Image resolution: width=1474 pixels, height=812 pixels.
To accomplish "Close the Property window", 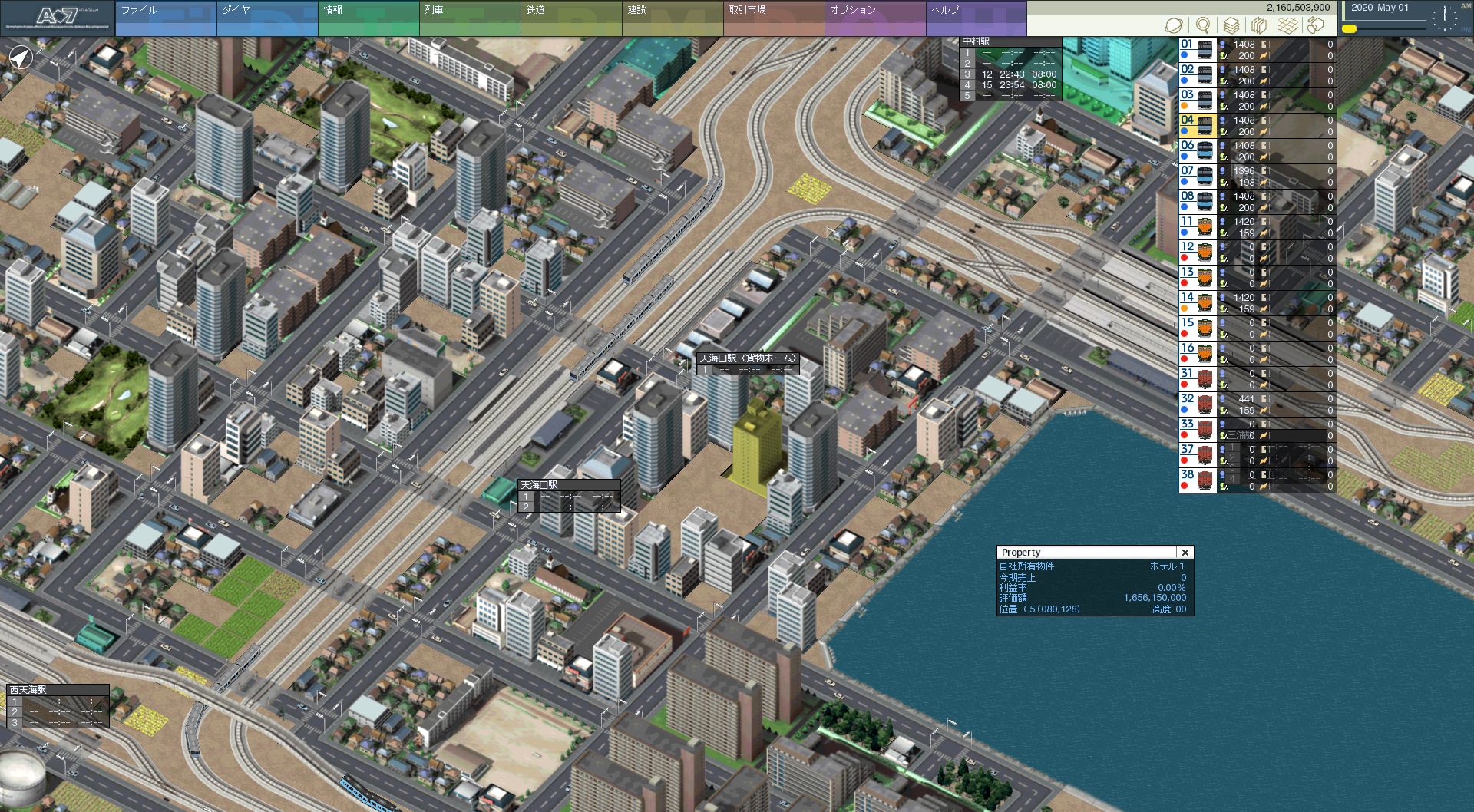I will (1185, 553).
